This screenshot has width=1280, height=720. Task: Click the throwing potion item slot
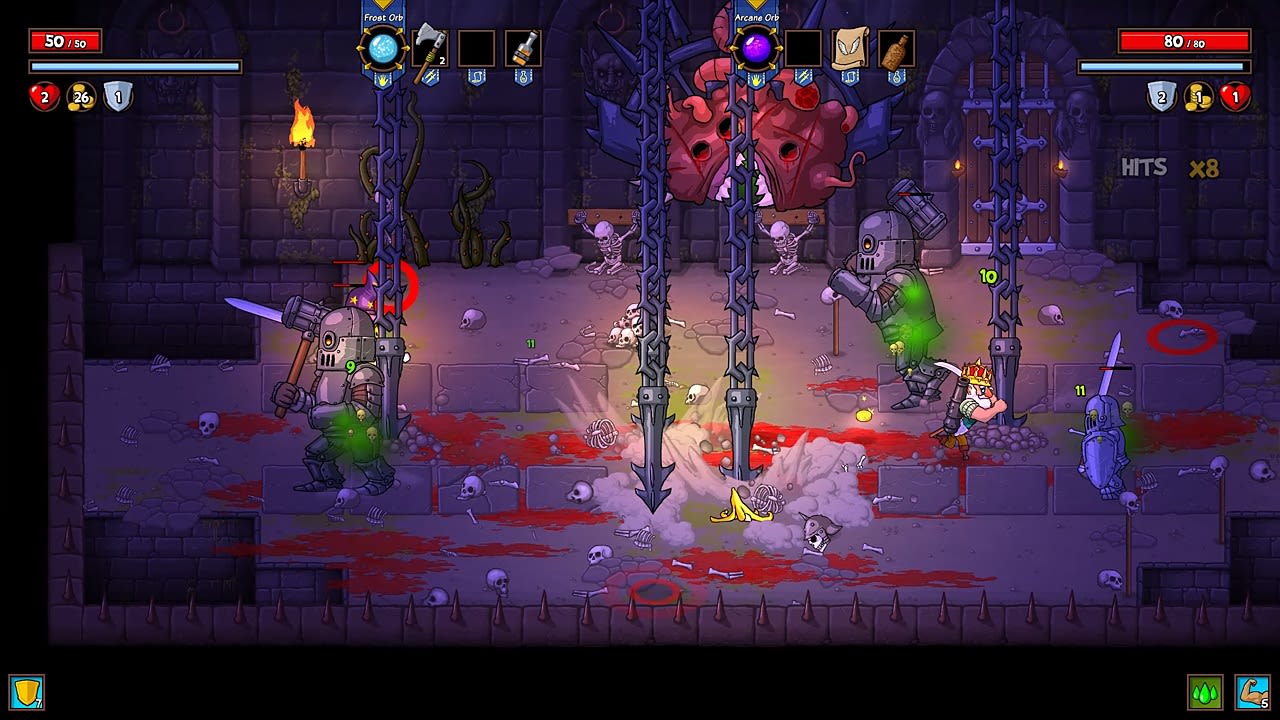pyautogui.click(x=524, y=46)
